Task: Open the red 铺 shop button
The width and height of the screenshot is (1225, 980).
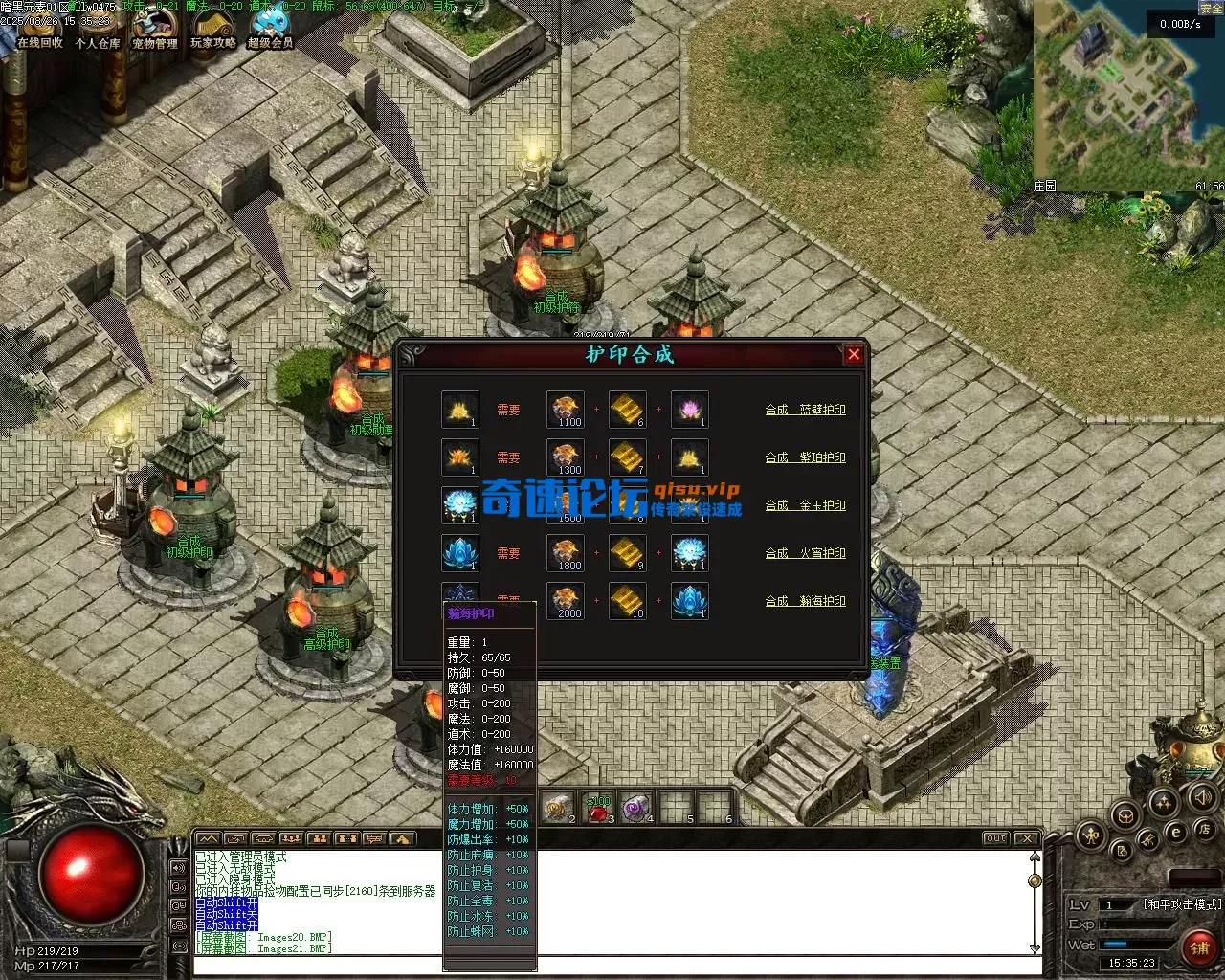Action: click(1198, 947)
